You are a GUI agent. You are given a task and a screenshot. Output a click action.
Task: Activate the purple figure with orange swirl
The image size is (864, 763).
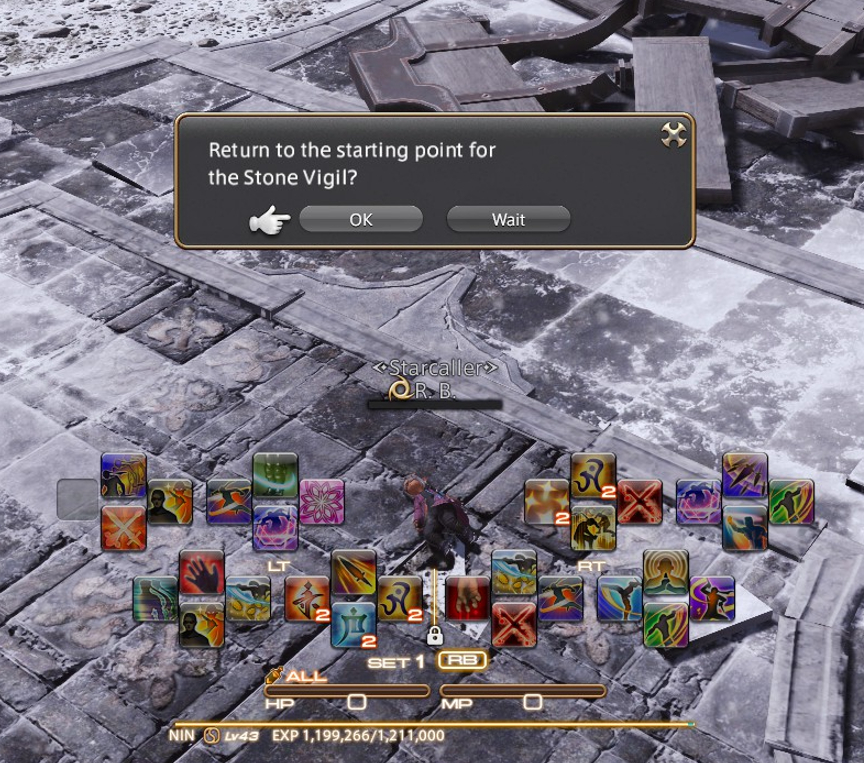point(711,598)
